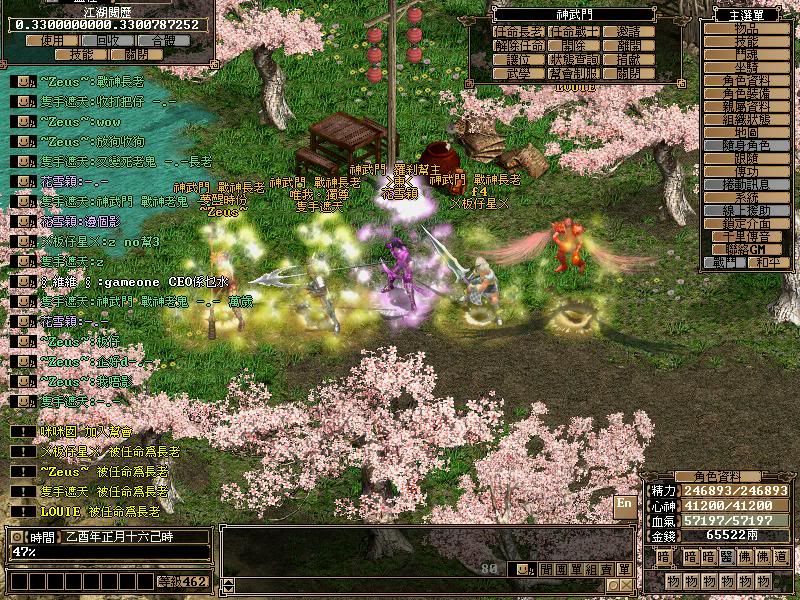Open 系統 (System) menu entry
This screenshot has width=800, height=600.
tap(746, 198)
